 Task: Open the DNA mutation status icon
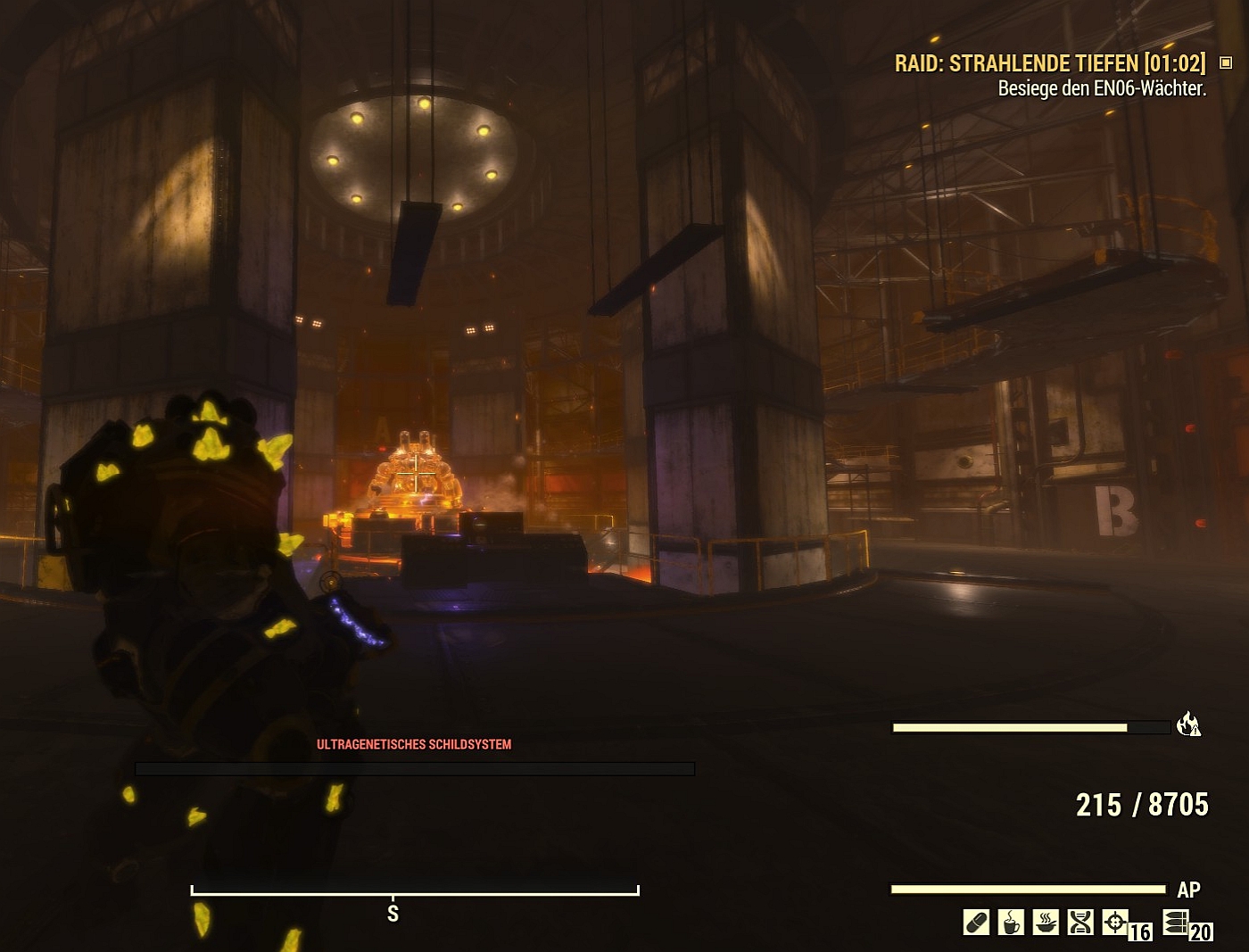click(x=1080, y=922)
